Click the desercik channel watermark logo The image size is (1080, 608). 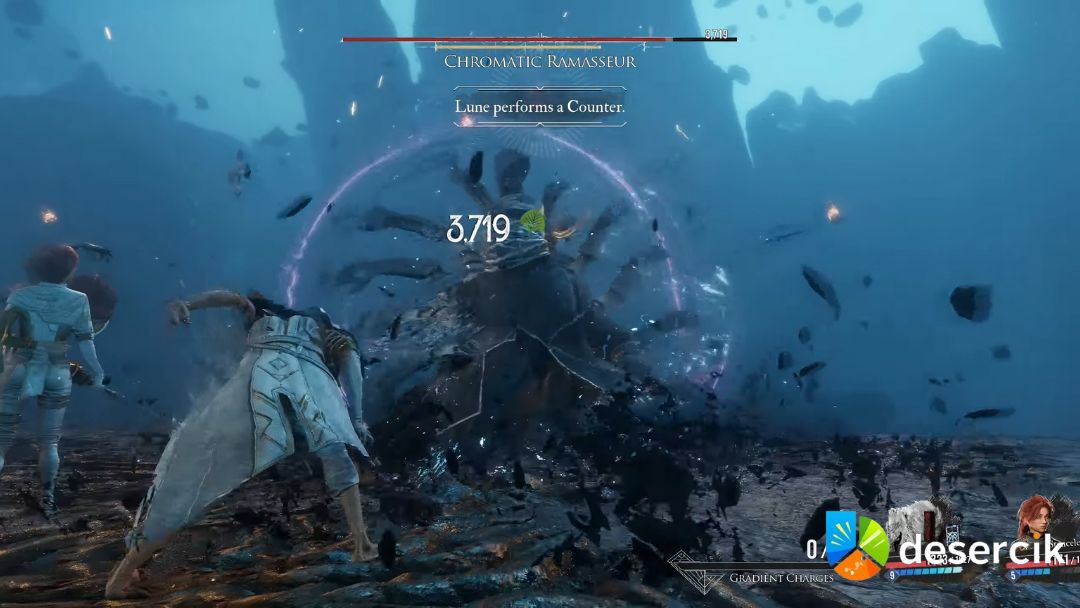856,545
